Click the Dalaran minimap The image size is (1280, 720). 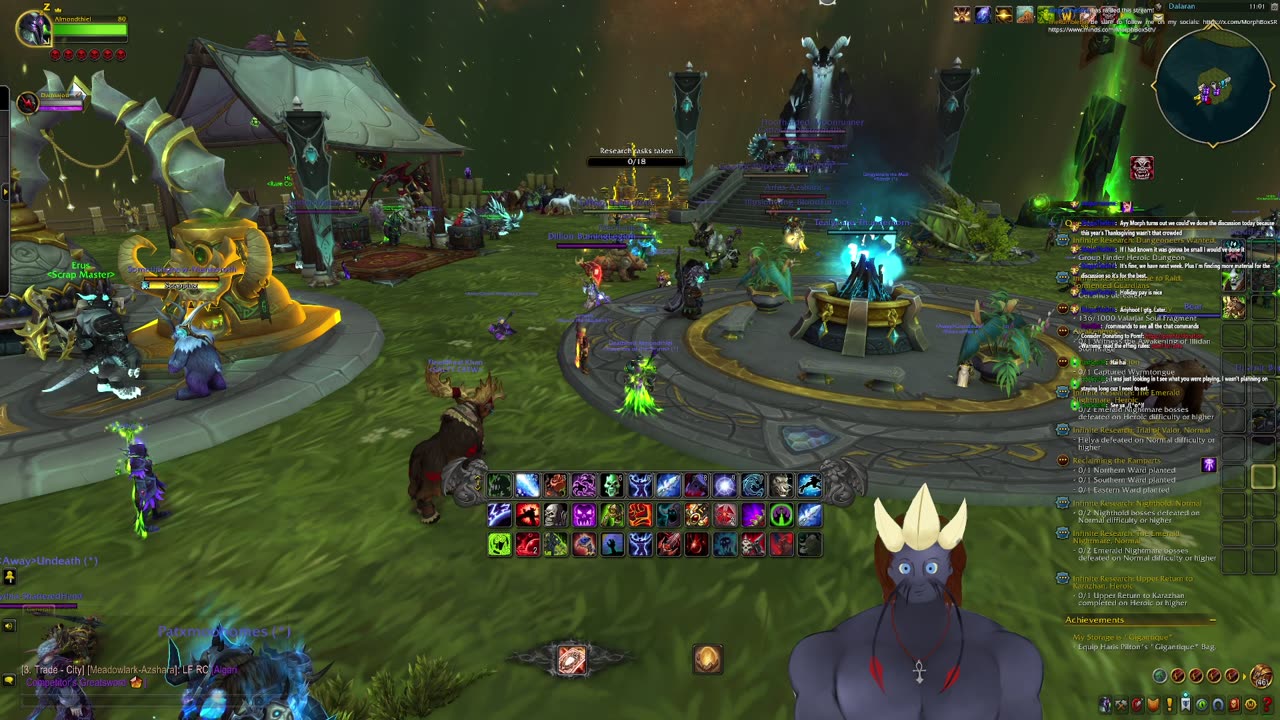pyautogui.click(x=1213, y=86)
